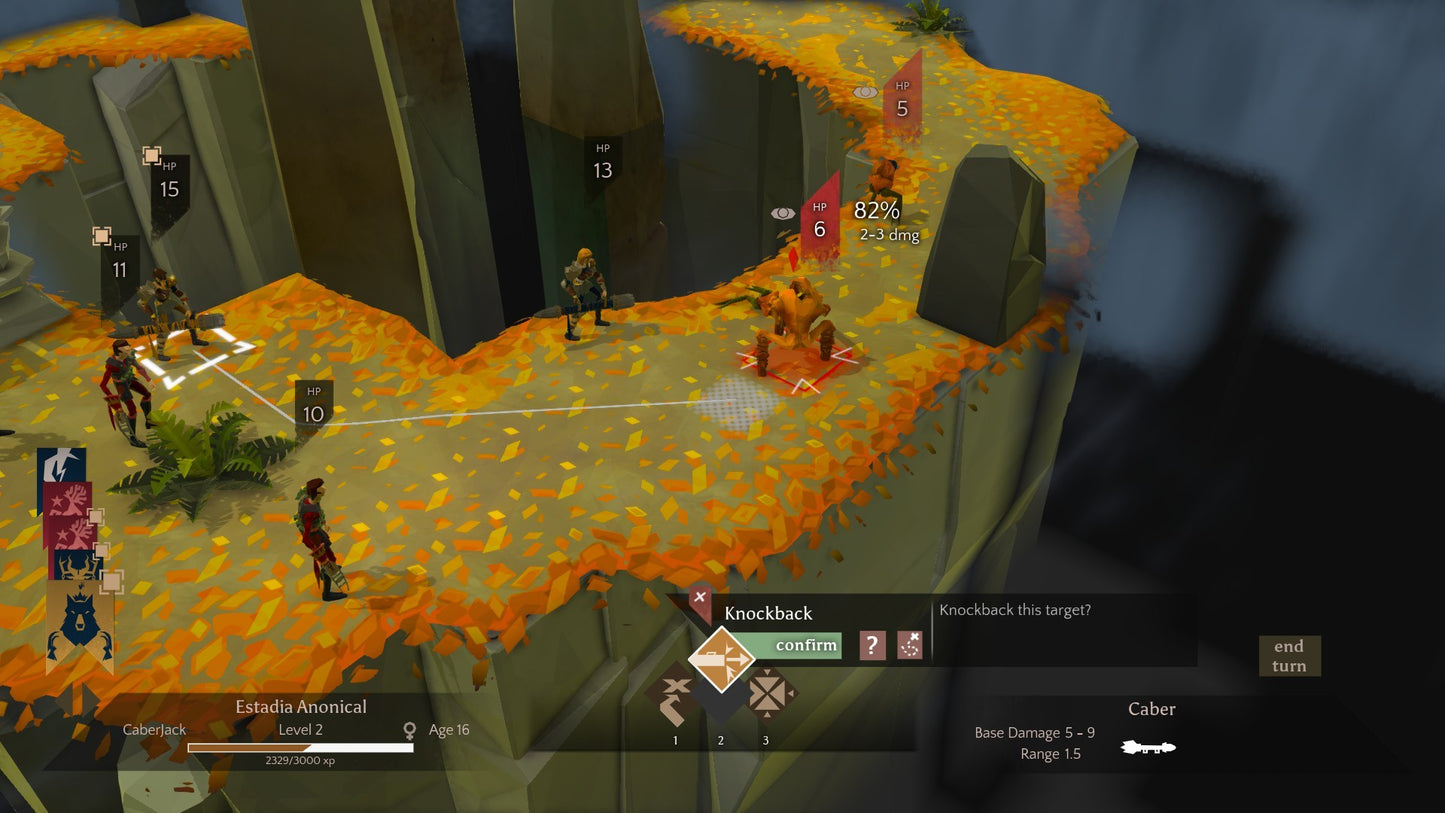The image size is (1445, 813).
Task: Select the highlighted Knockback ability diamond
Action: [721, 659]
